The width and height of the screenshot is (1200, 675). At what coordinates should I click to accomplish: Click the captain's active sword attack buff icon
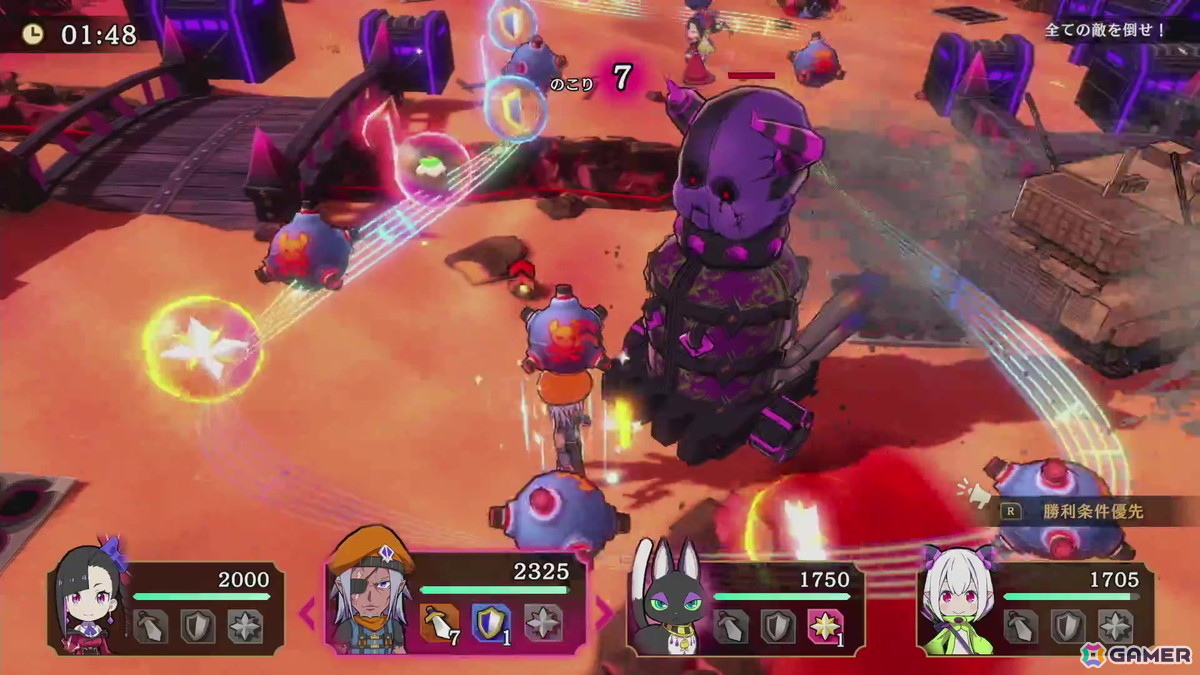coord(440,623)
